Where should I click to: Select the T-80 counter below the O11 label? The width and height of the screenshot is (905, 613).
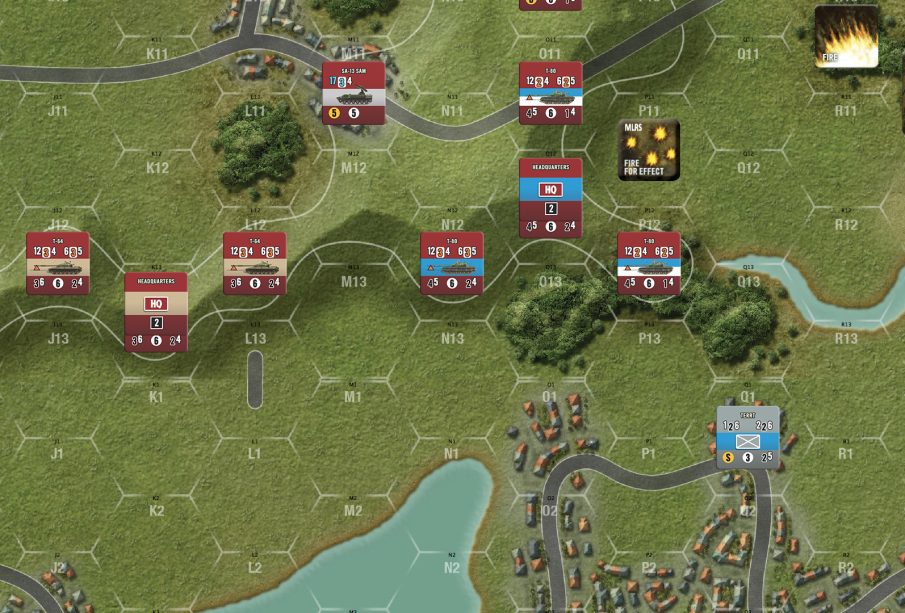click(550, 93)
